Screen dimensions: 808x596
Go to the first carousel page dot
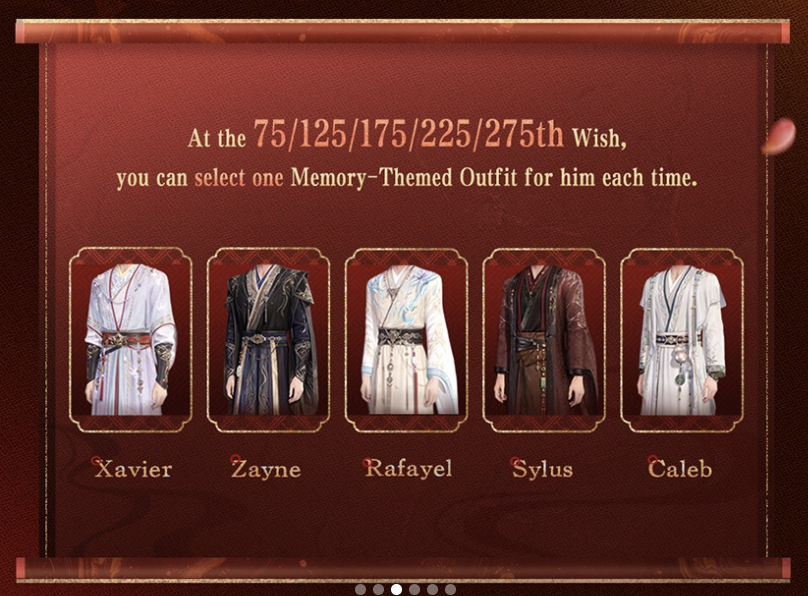361,590
